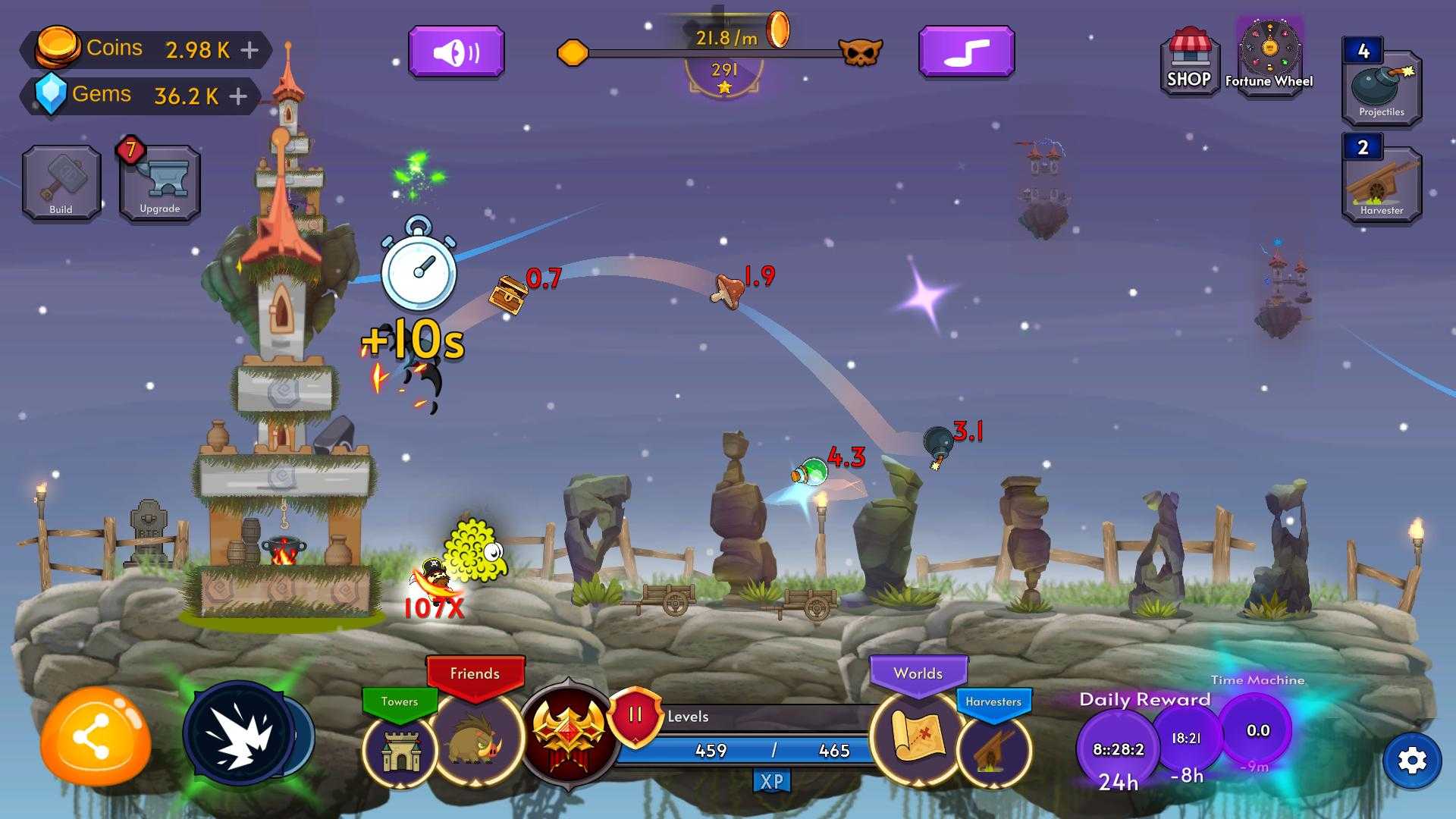This screenshot has height=819, width=1456.
Task: Spin the Fortune Wheel
Action: pos(1269,53)
